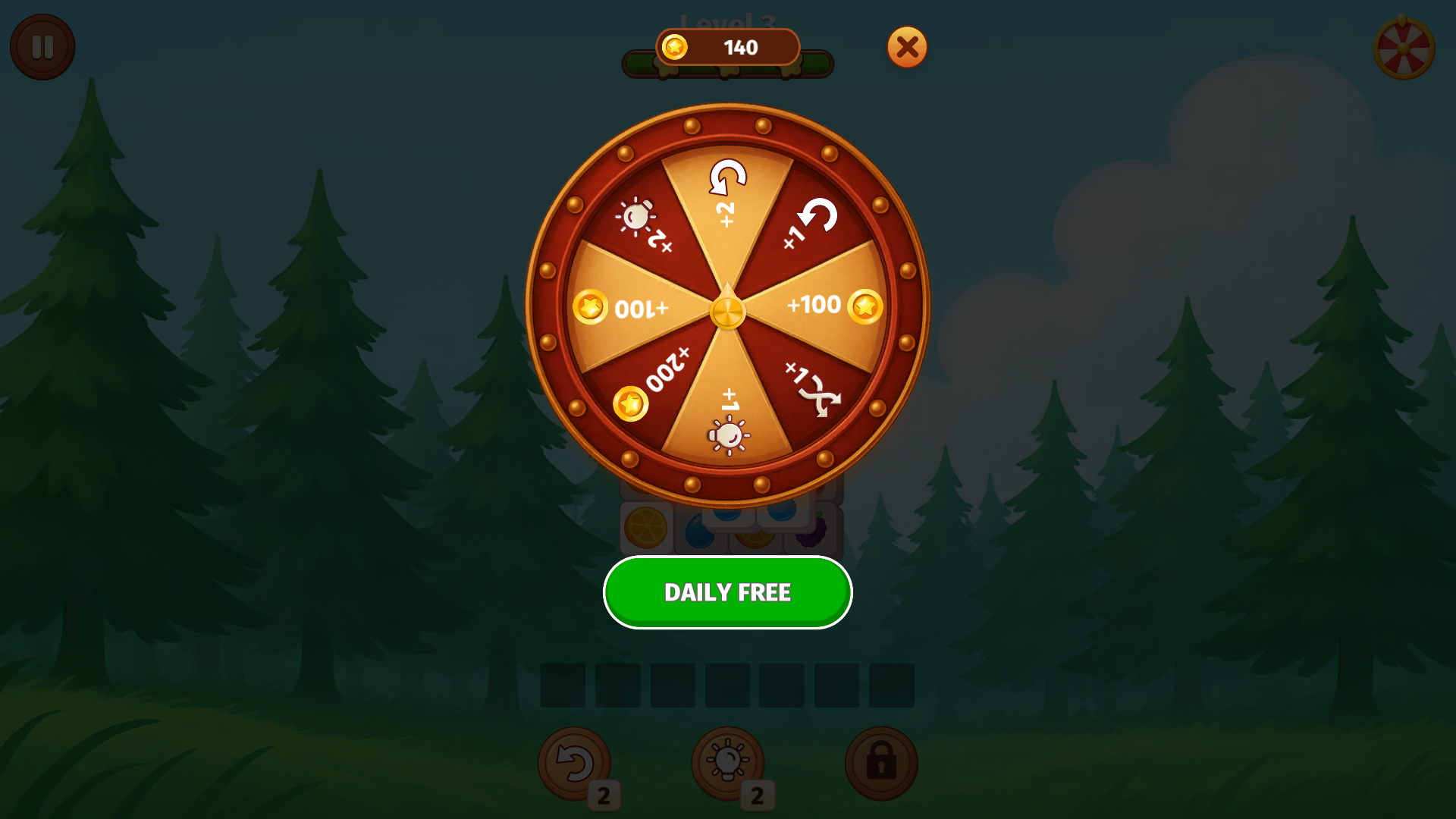This screenshot has height=819, width=1456.
Task: Select the +100 coin wheel segment on the right
Action: (817, 306)
